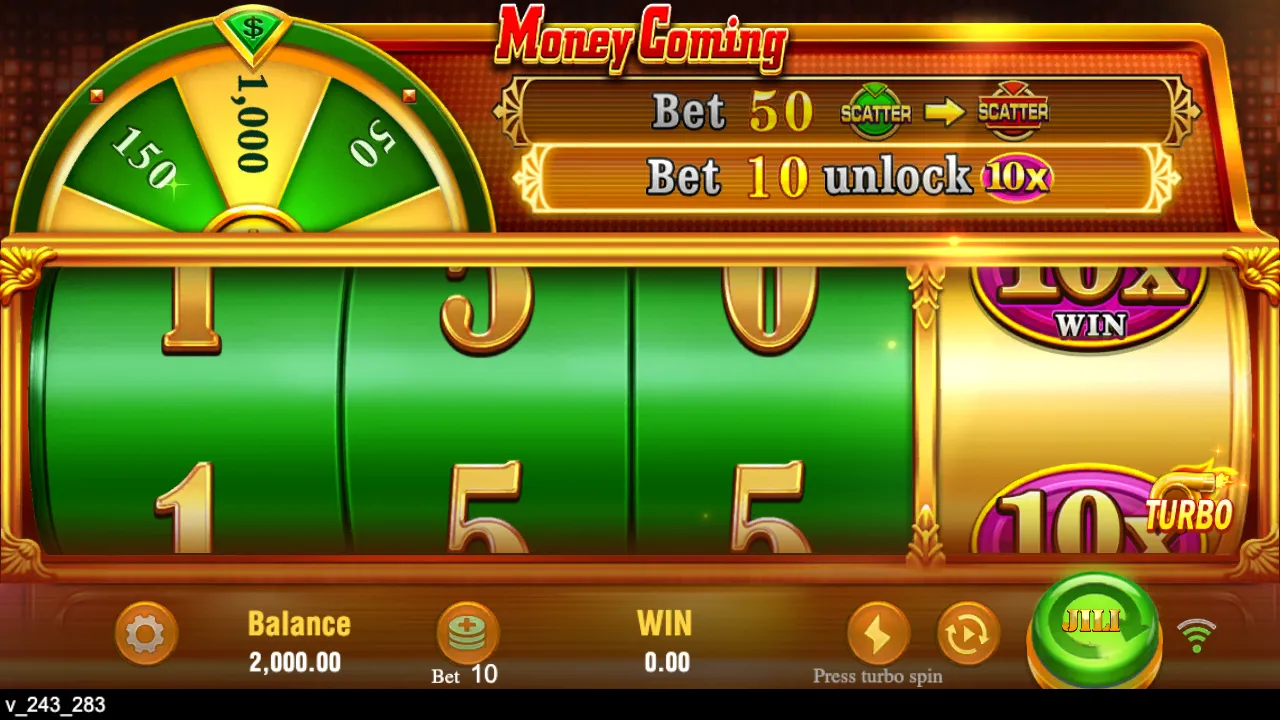
Task: Select the lightning turbo spin icon
Action: pyautogui.click(x=878, y=634)
